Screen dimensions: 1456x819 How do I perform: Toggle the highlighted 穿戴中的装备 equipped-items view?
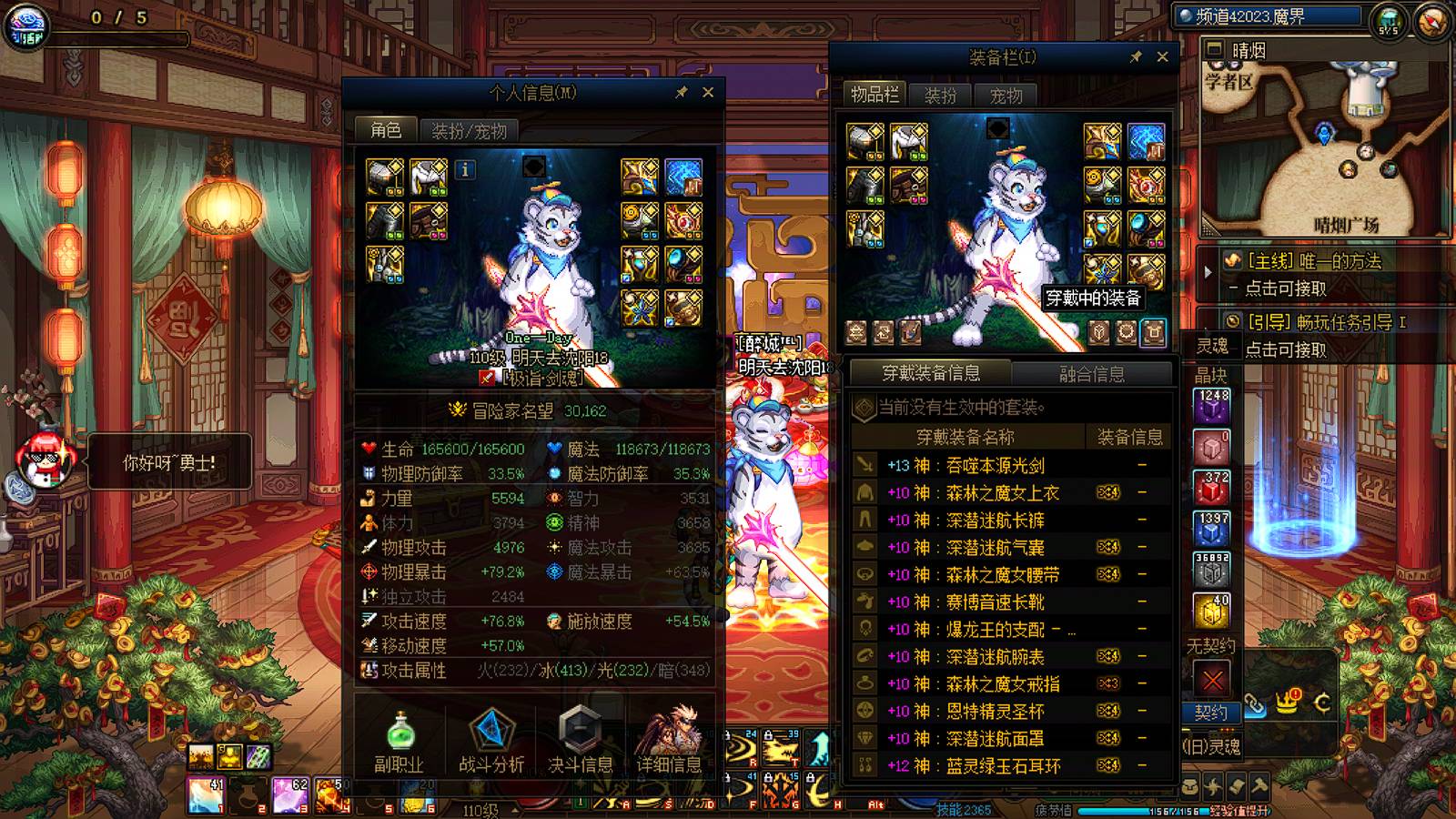click(x=1155, y=334)
